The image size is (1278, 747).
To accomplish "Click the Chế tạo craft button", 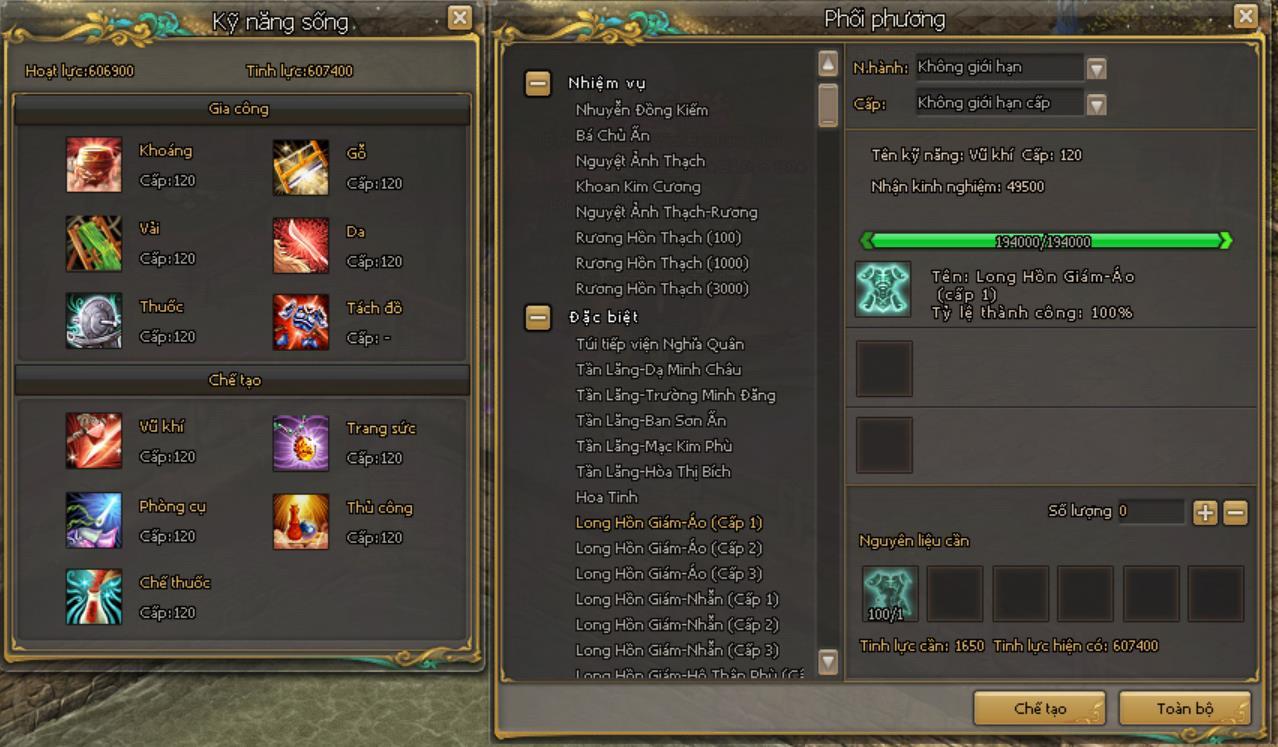I will 1039,708.
